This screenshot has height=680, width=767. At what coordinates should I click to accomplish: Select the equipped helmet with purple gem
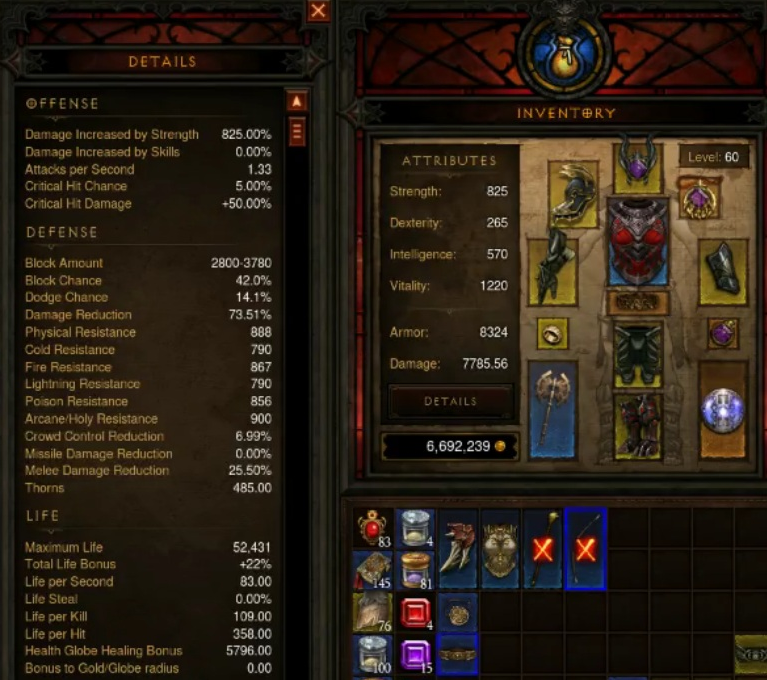tap(637, 164)
